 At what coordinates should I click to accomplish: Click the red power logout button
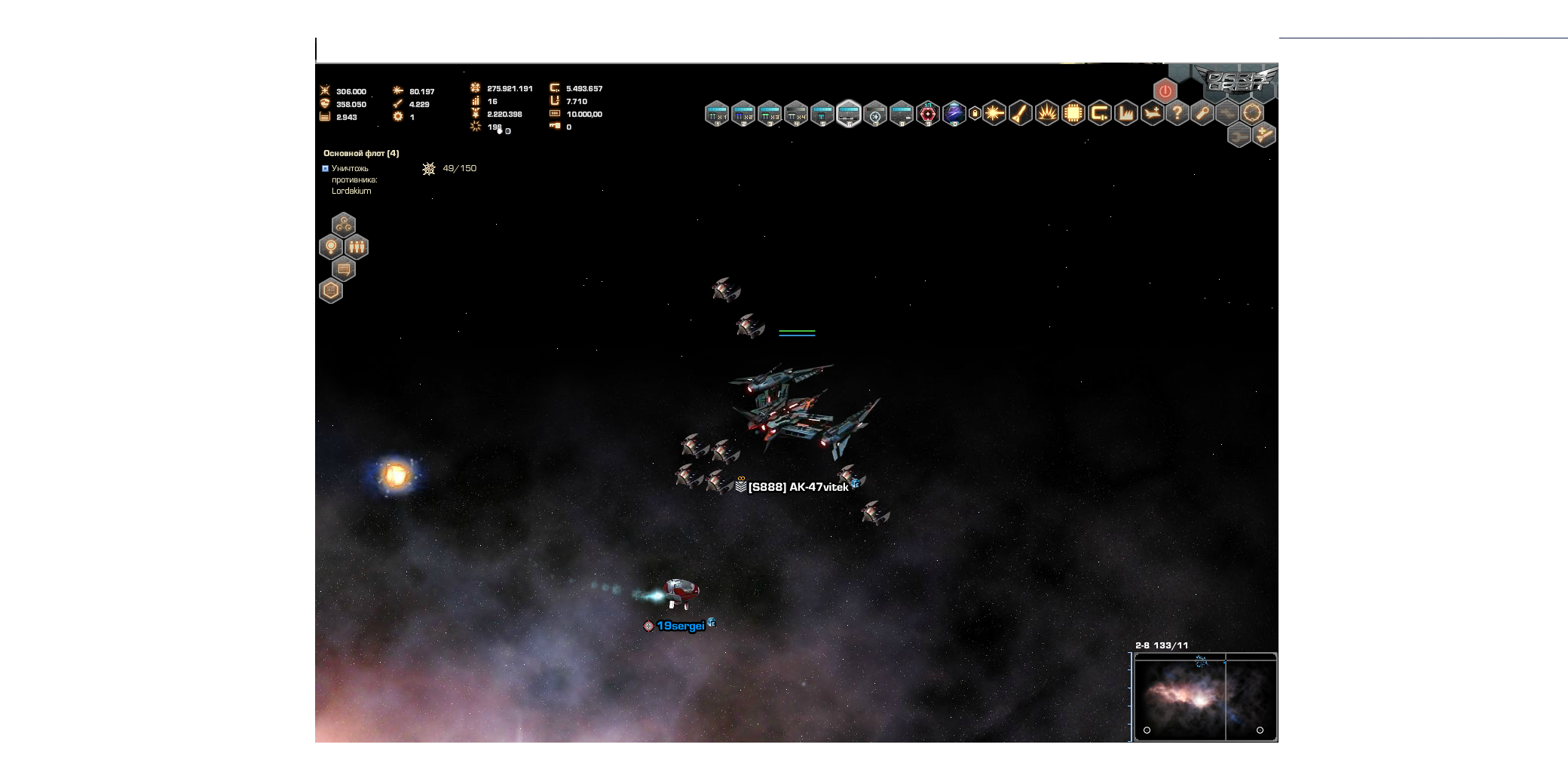(1165, 91)
